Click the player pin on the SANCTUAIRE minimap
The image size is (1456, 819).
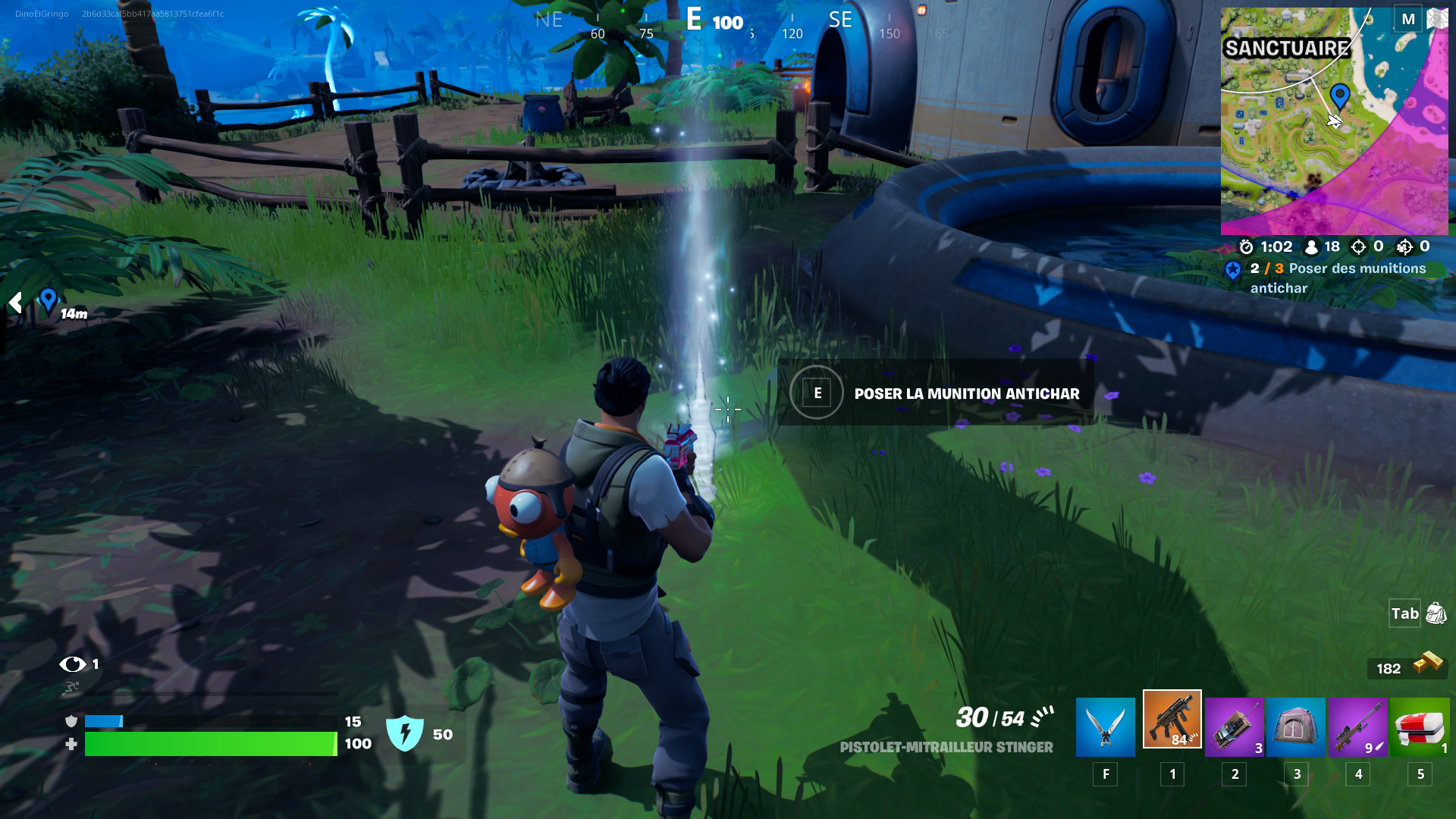[1341, 97]
